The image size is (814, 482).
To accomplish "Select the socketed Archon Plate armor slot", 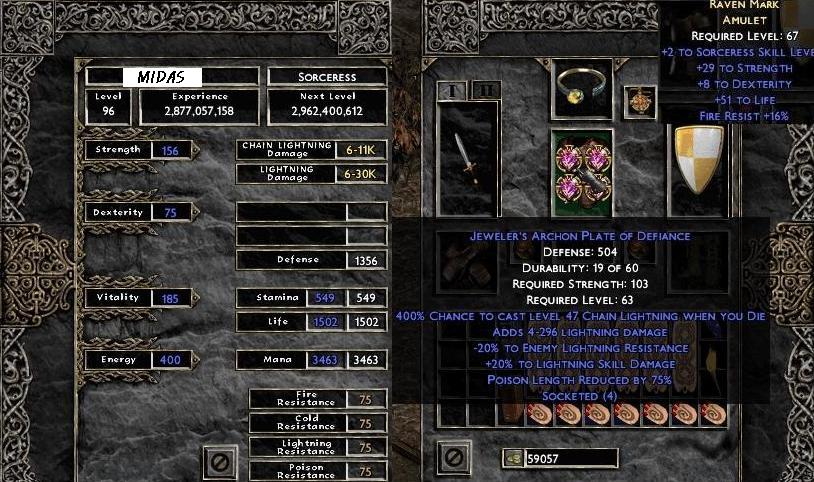I will tap(585, 170).
